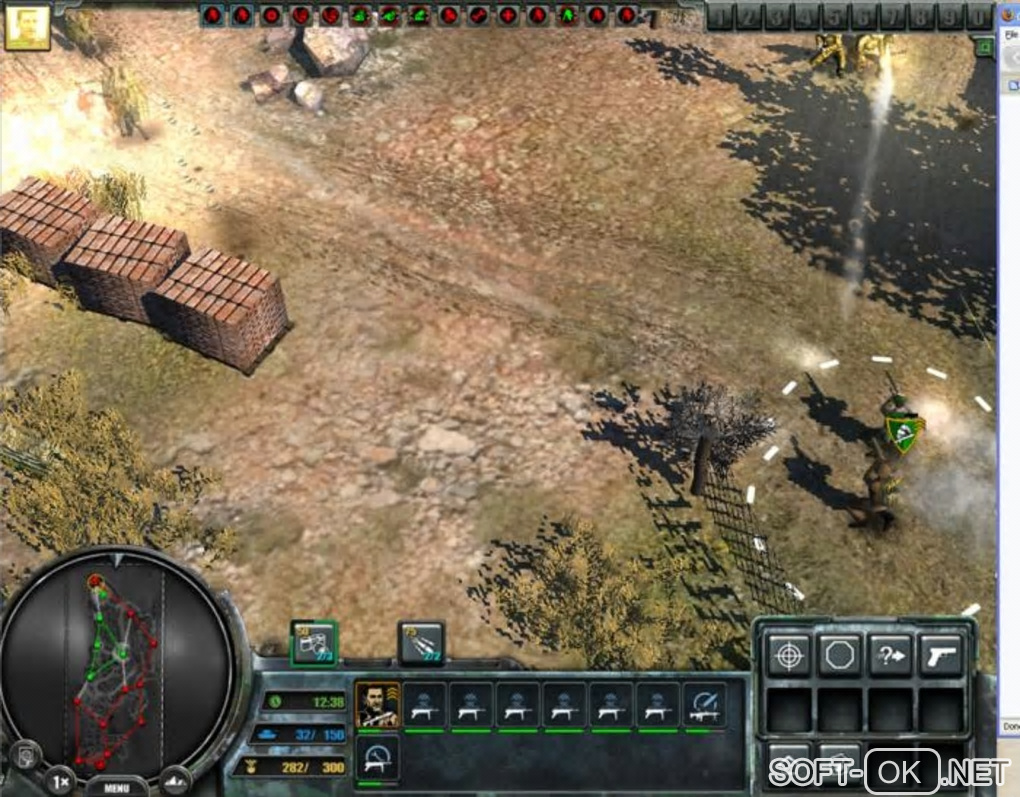Choose the pistol weapon command
The height and width of the screenshot is (797, 1020).
(942, 655)
